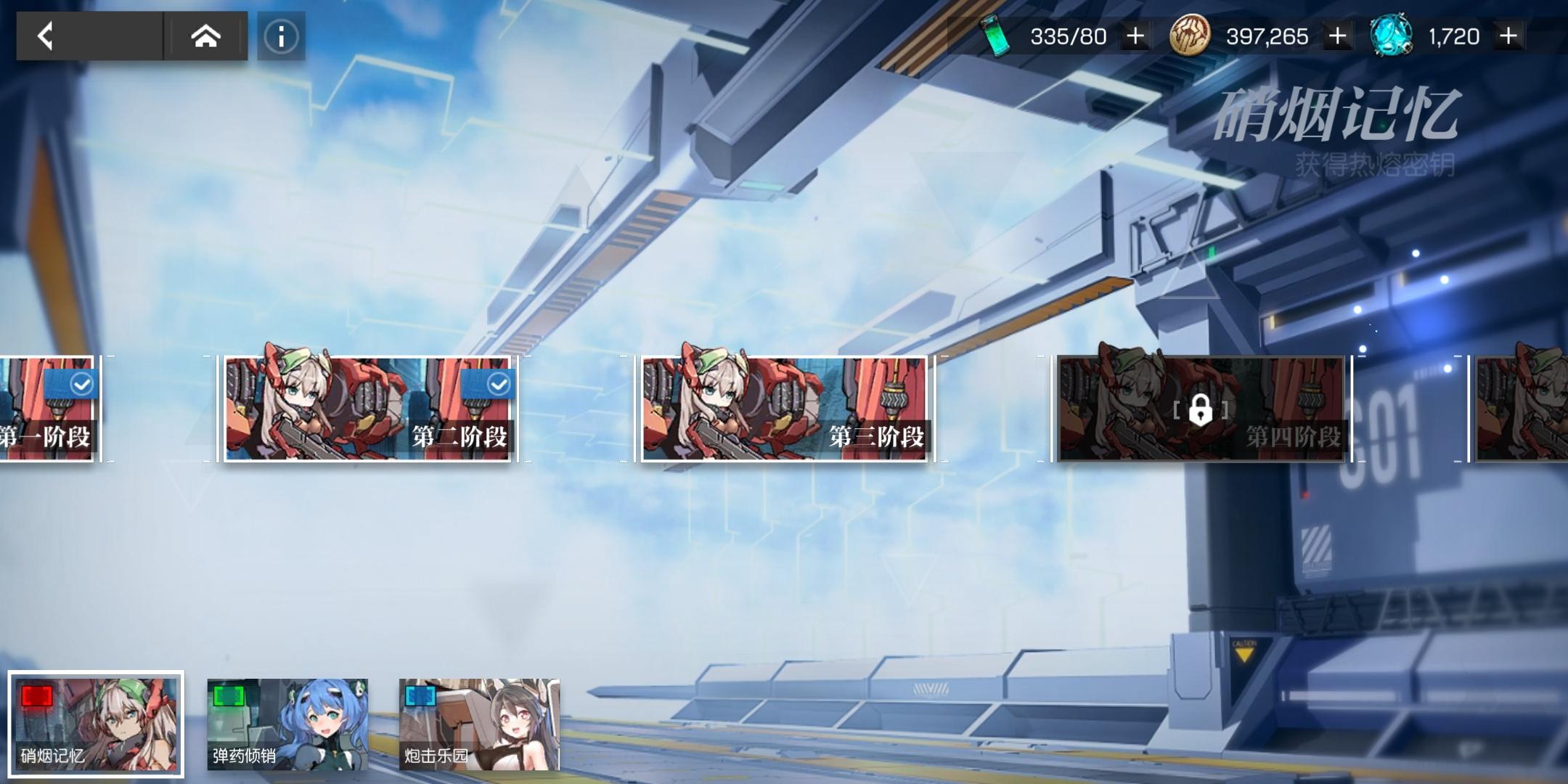Add more gold coins

(x=1337, y=36)
